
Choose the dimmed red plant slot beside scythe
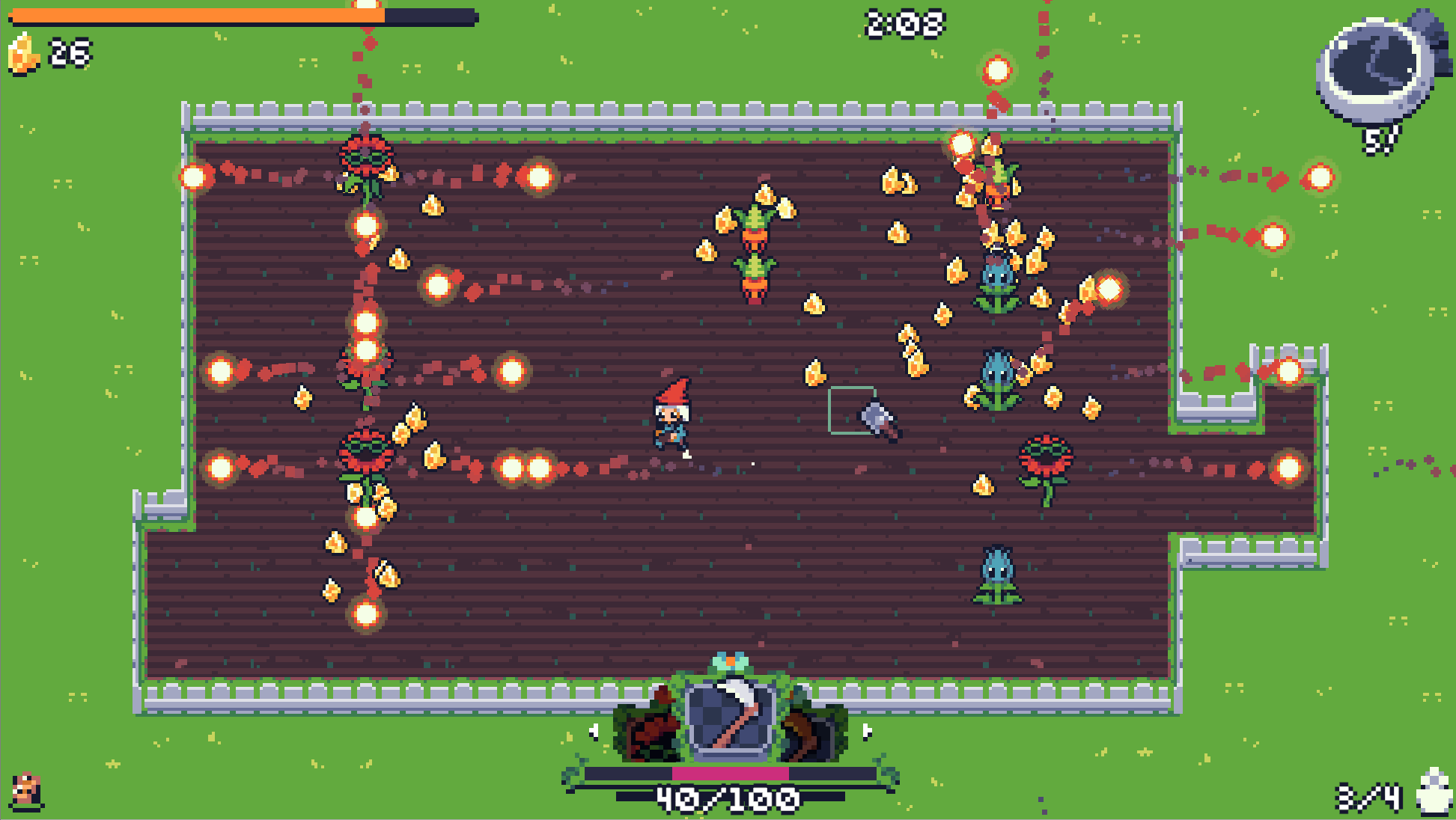coord(648,727)
